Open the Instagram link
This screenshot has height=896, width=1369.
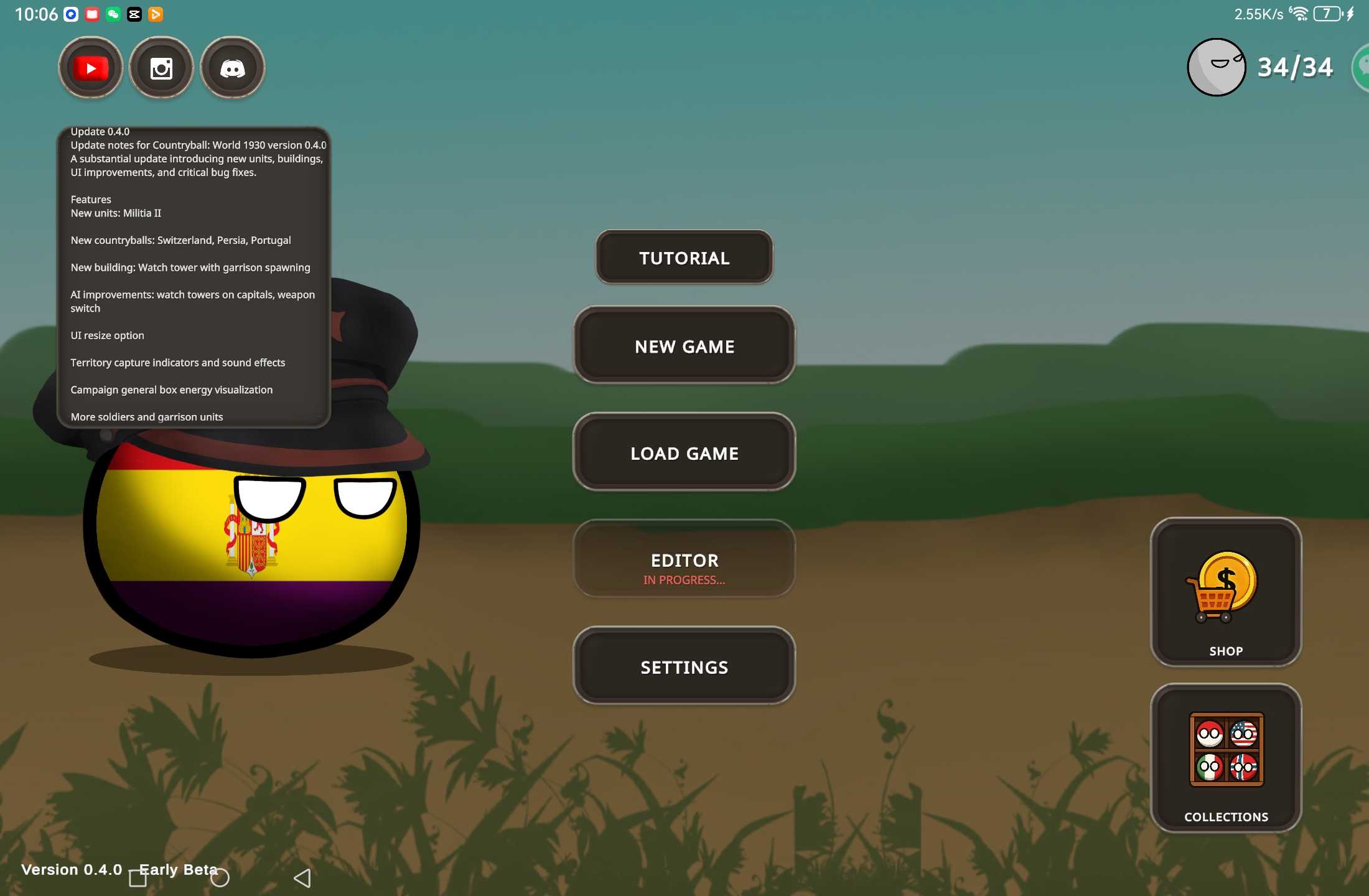[x=162, y=68]
